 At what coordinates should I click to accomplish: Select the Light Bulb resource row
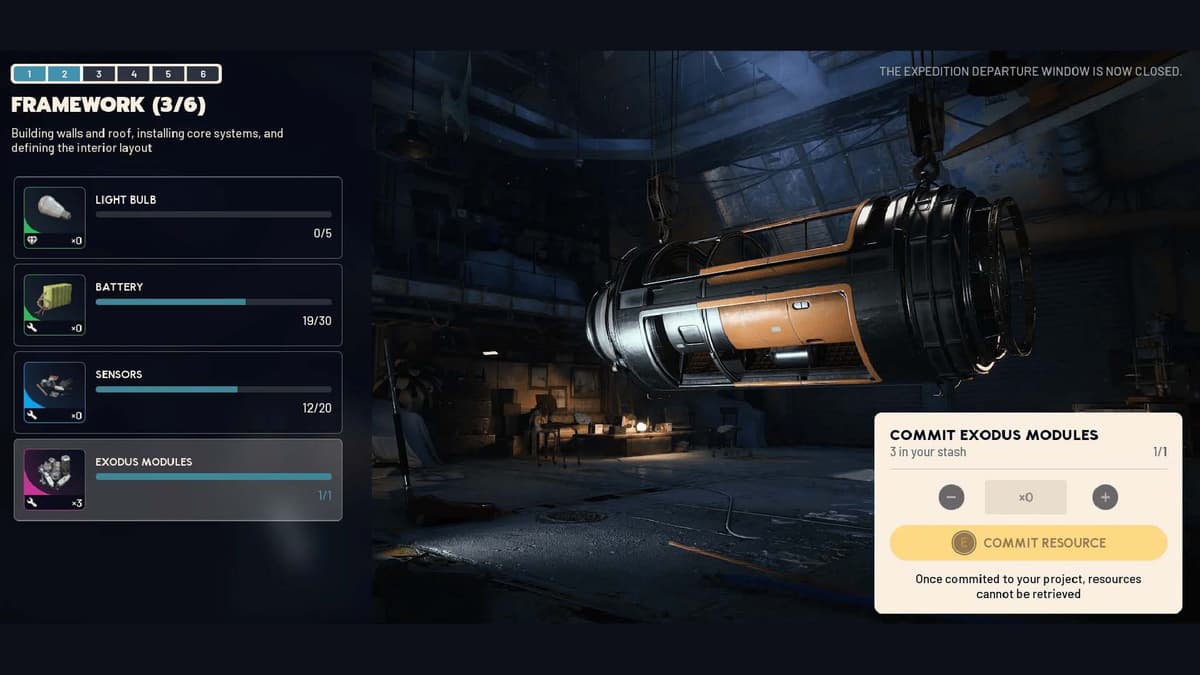[178, 217]
